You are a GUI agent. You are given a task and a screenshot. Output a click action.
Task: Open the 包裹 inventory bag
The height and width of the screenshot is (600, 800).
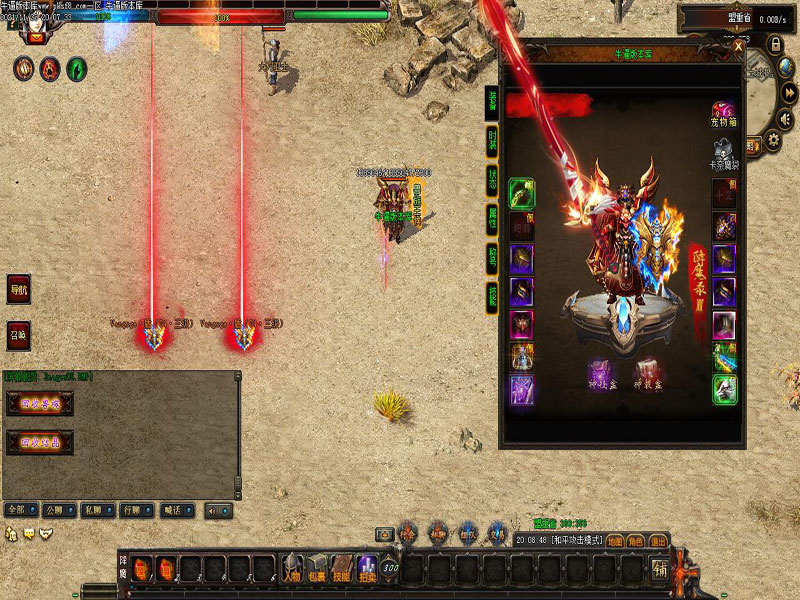316,568
